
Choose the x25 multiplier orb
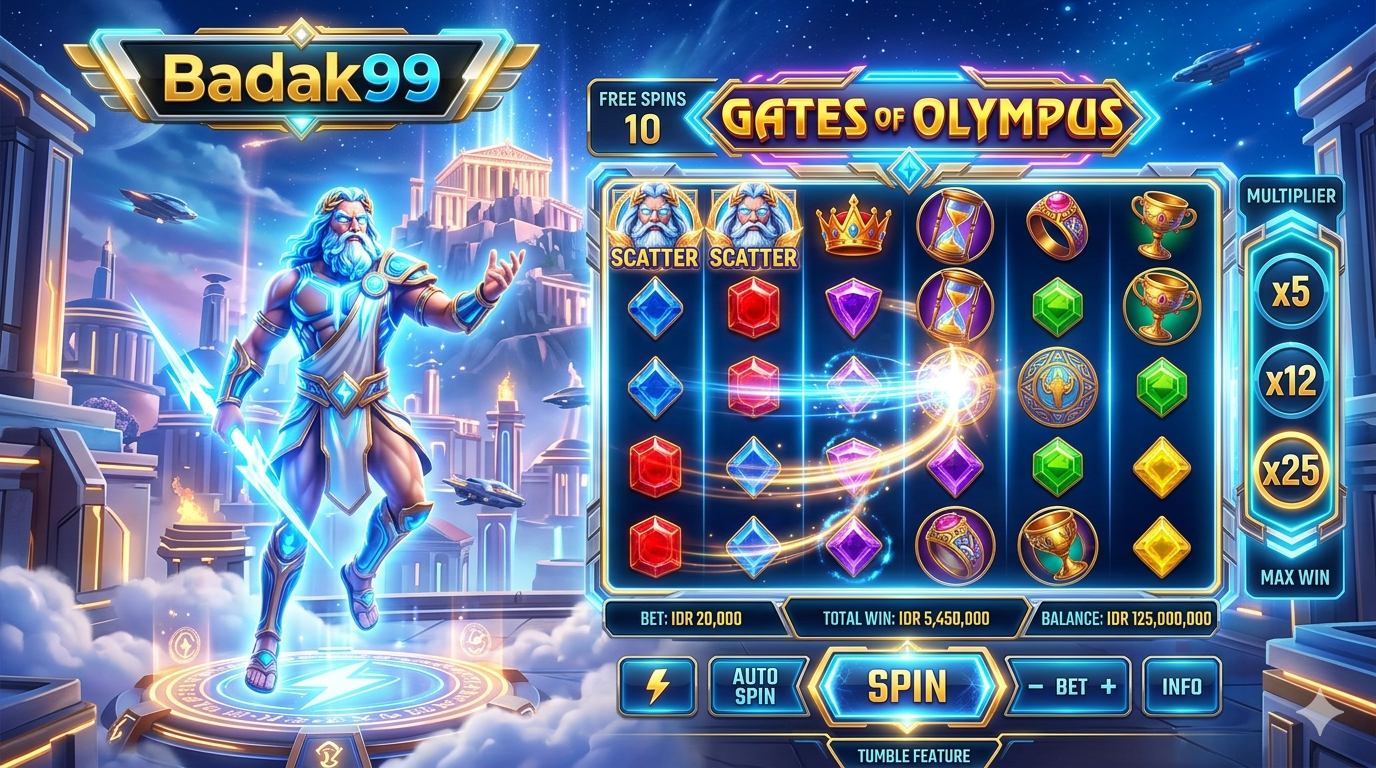coord(1291,470)
